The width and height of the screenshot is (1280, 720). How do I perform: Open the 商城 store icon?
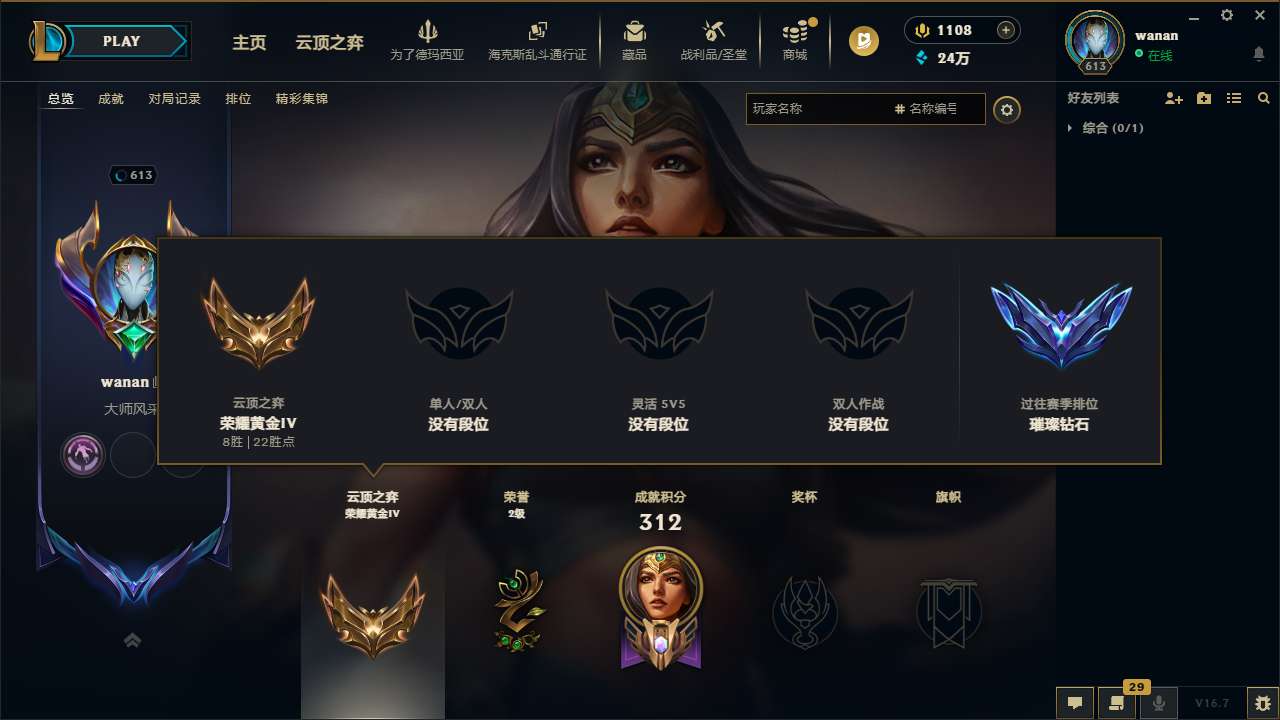(795, 38)
